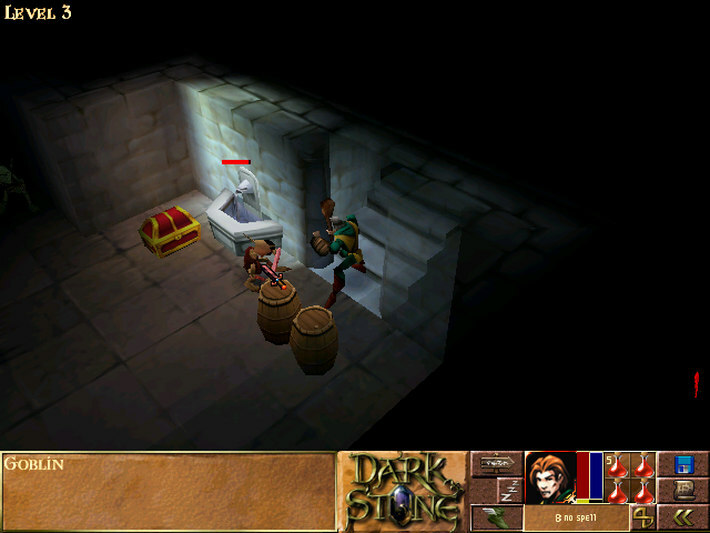Open the scroll journal button
This screenshot has width=710, height=533.
683,490
